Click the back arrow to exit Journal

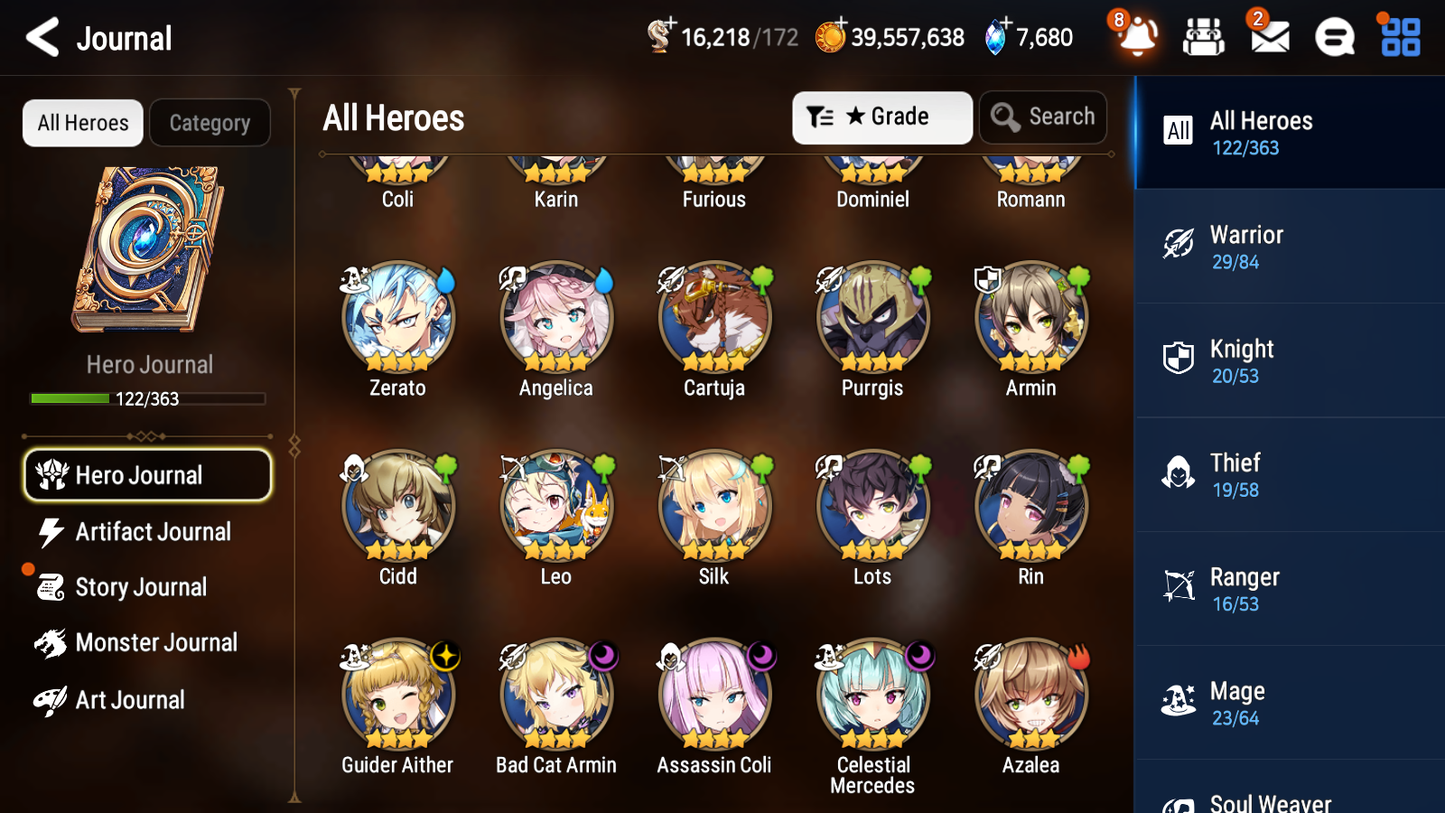click(x=42, y=37)
